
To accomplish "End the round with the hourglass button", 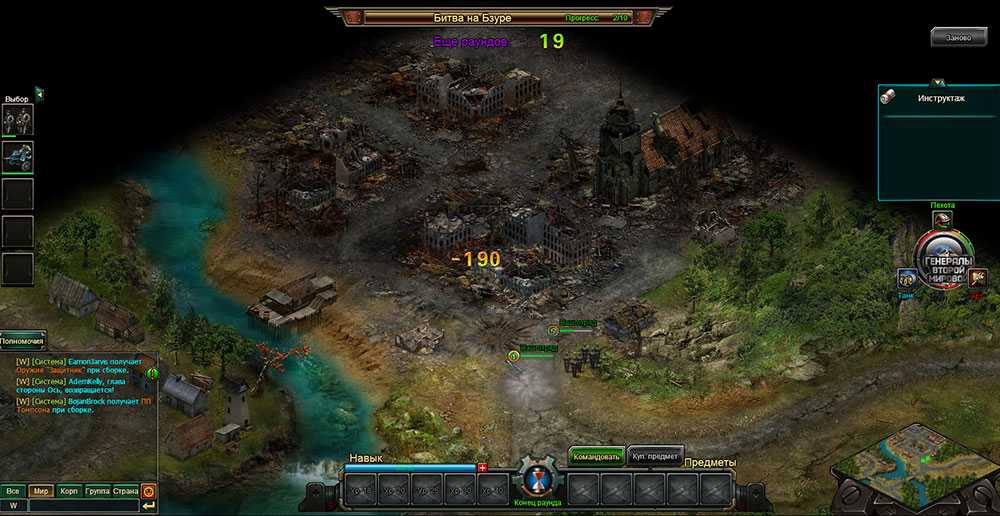I will [x=537, y=482].
